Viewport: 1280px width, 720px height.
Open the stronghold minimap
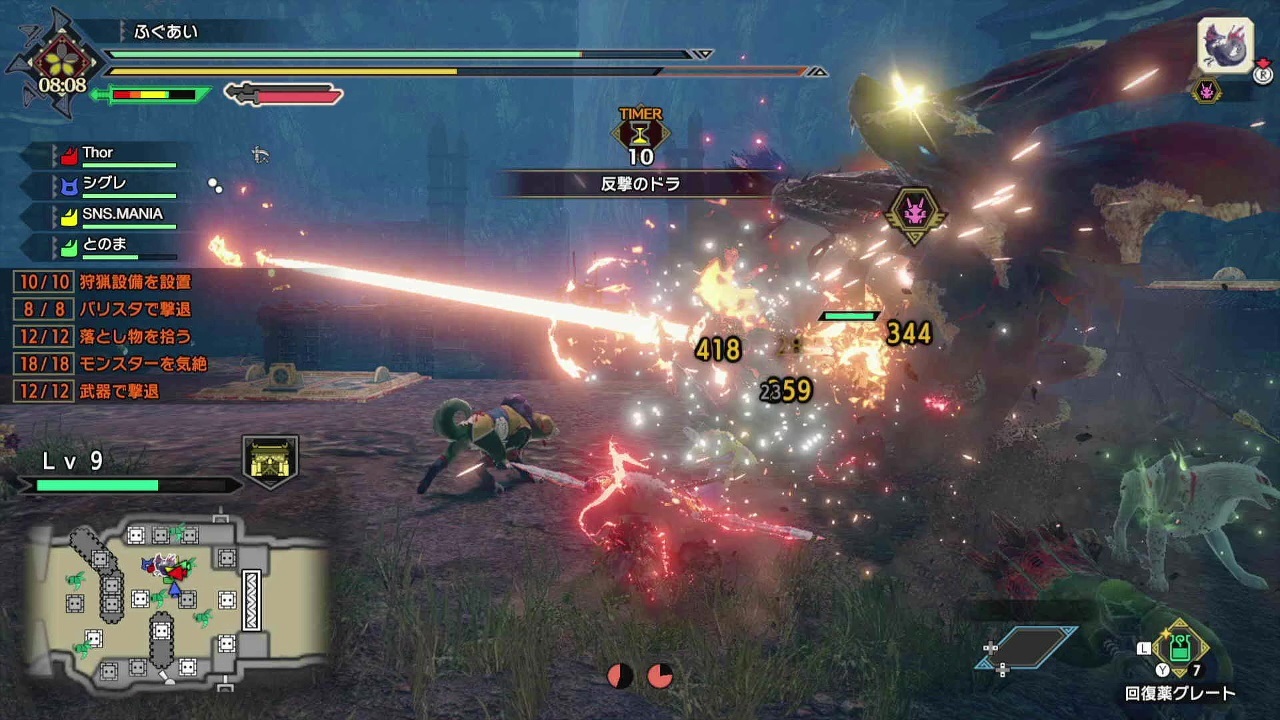(x=178, y=603)
